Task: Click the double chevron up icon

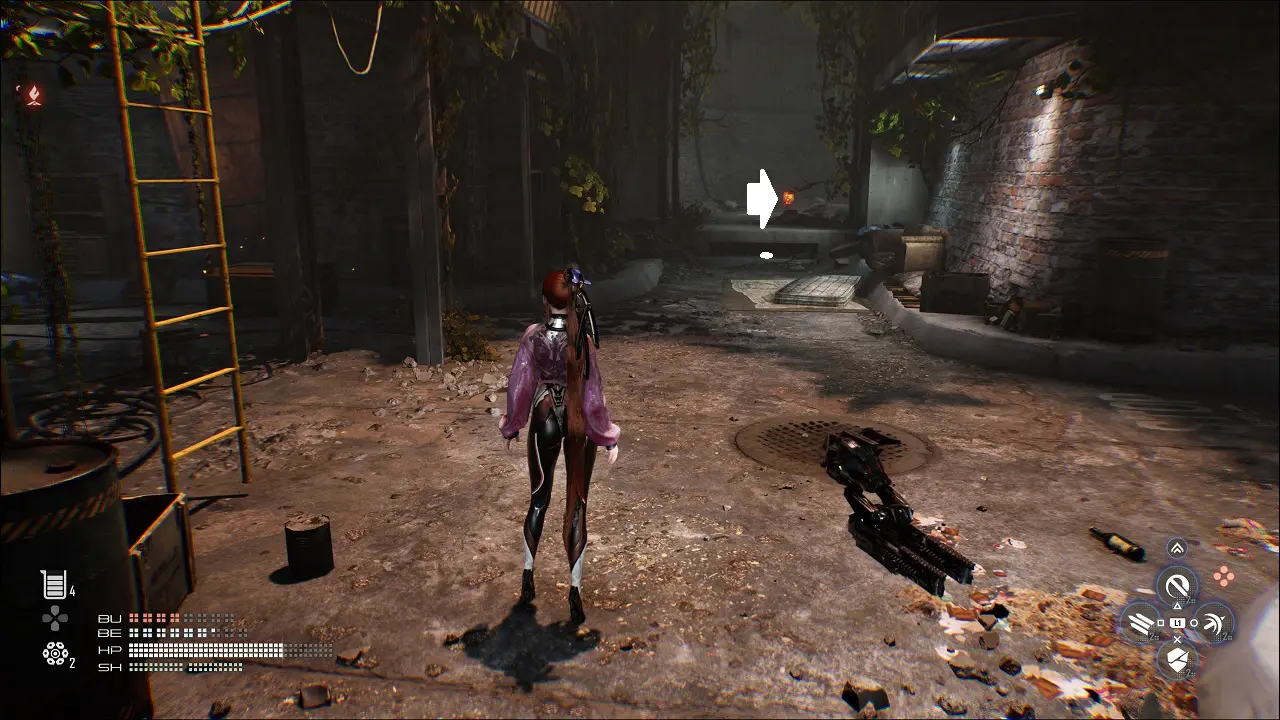Action: tap(1177, 548)
